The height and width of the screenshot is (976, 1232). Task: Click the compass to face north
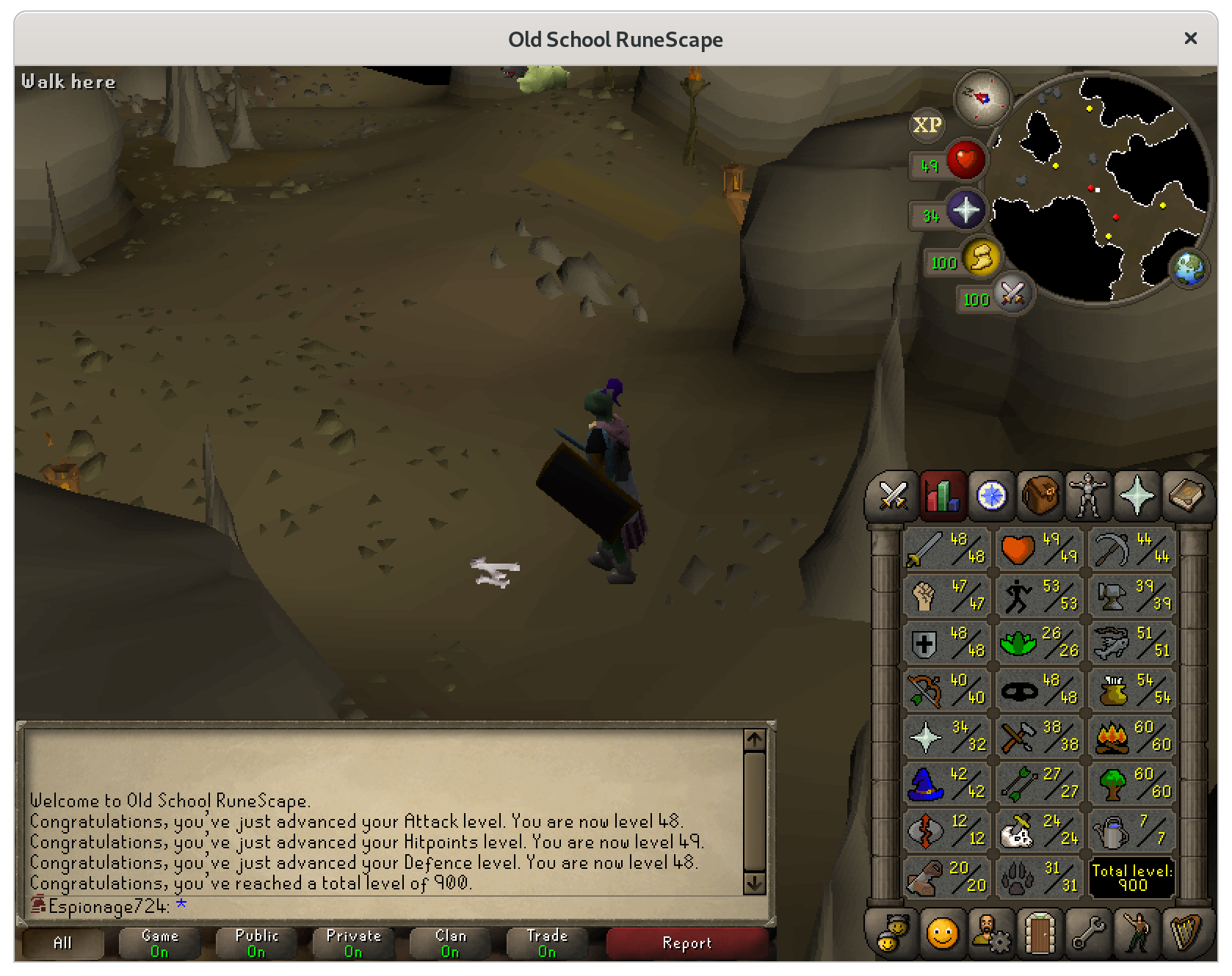(982, 98)
